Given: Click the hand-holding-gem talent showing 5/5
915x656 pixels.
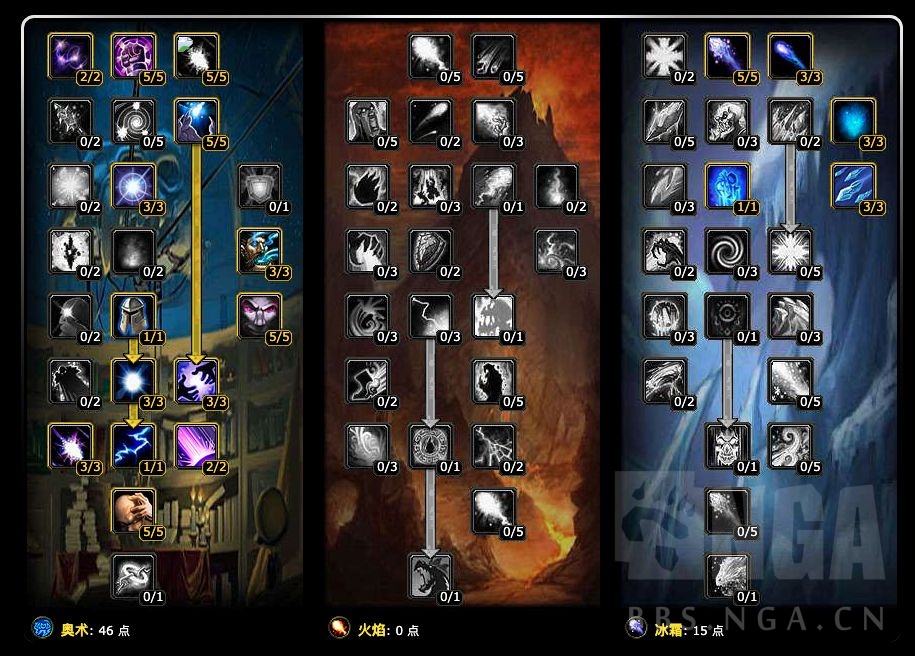Looking at the screenshot, I should coord(132,510).
